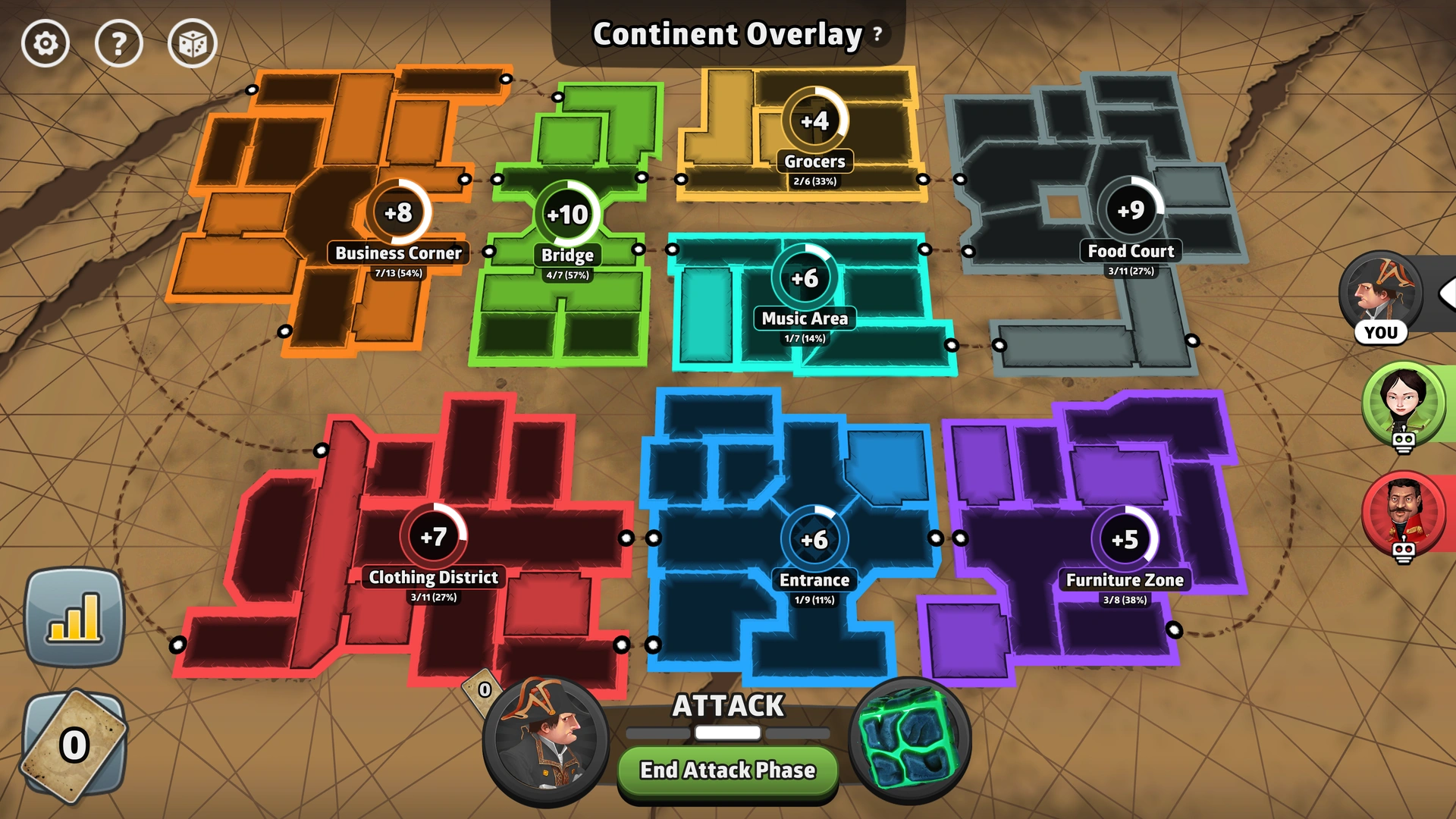Select the red bot player avatar
Viewport: 1456px width, 819px height.
[x=1404, y=513]
